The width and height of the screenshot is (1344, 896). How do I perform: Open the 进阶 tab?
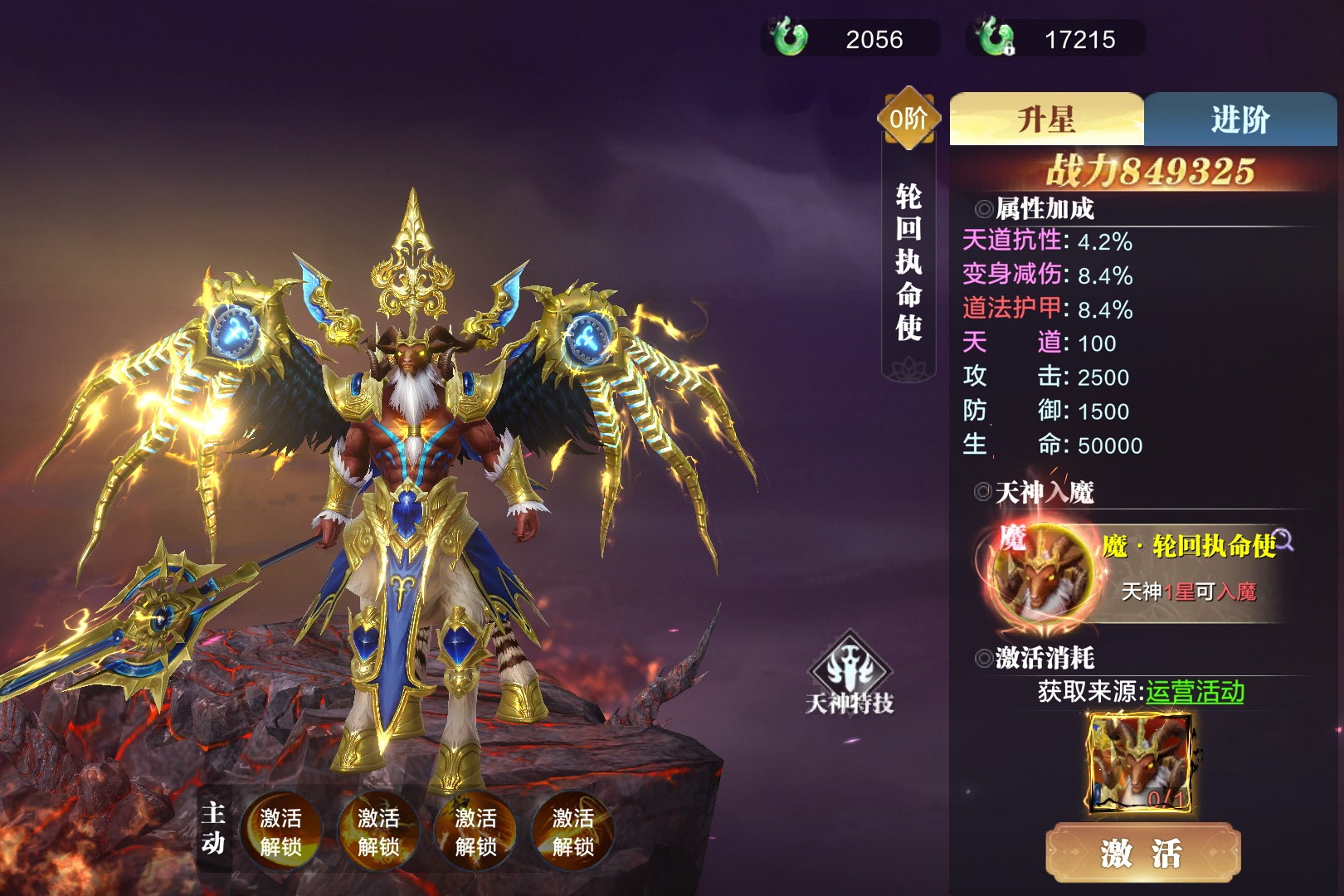(1240, 119)
